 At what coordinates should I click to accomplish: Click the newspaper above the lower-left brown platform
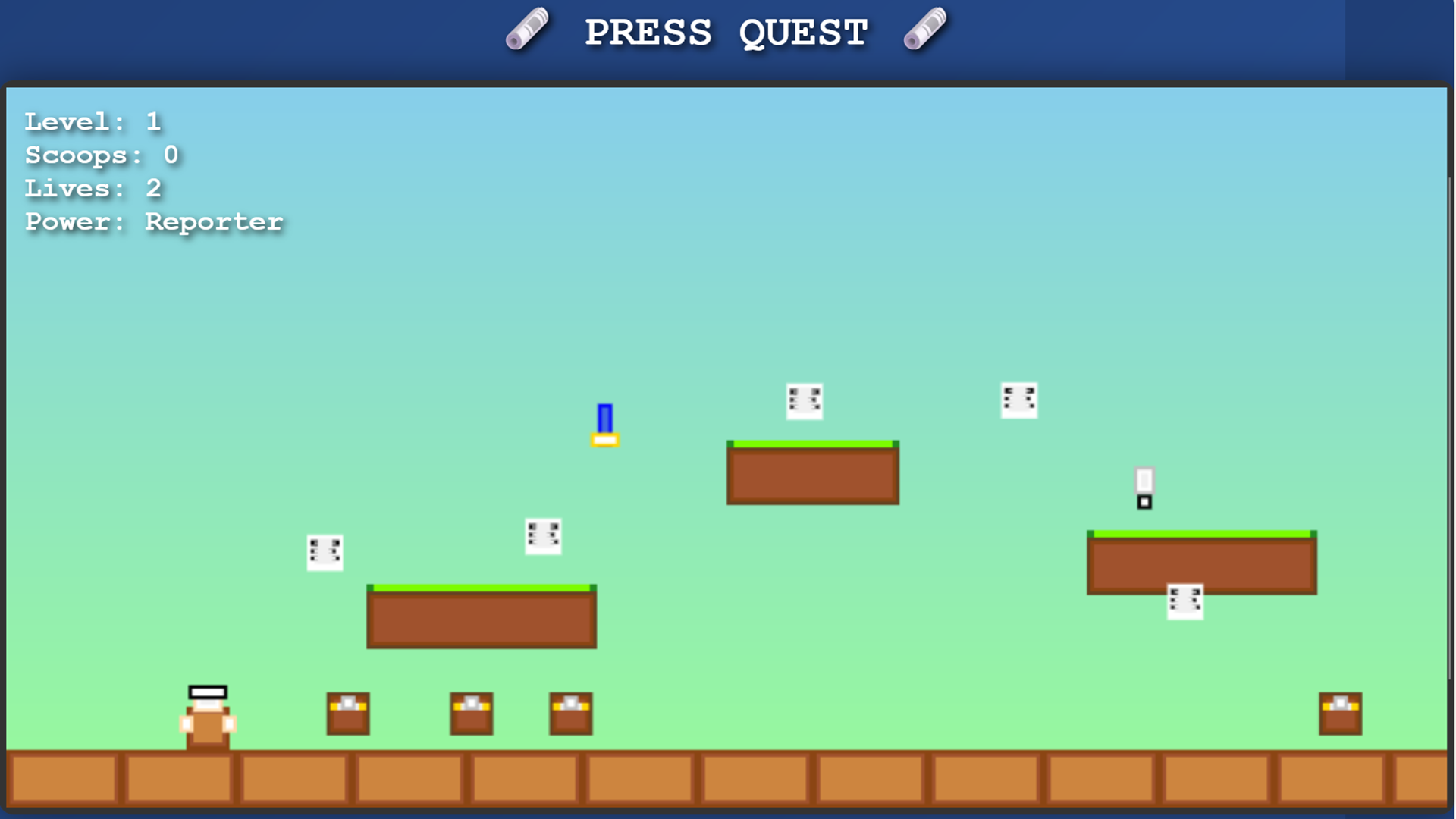tap(543, 536)
